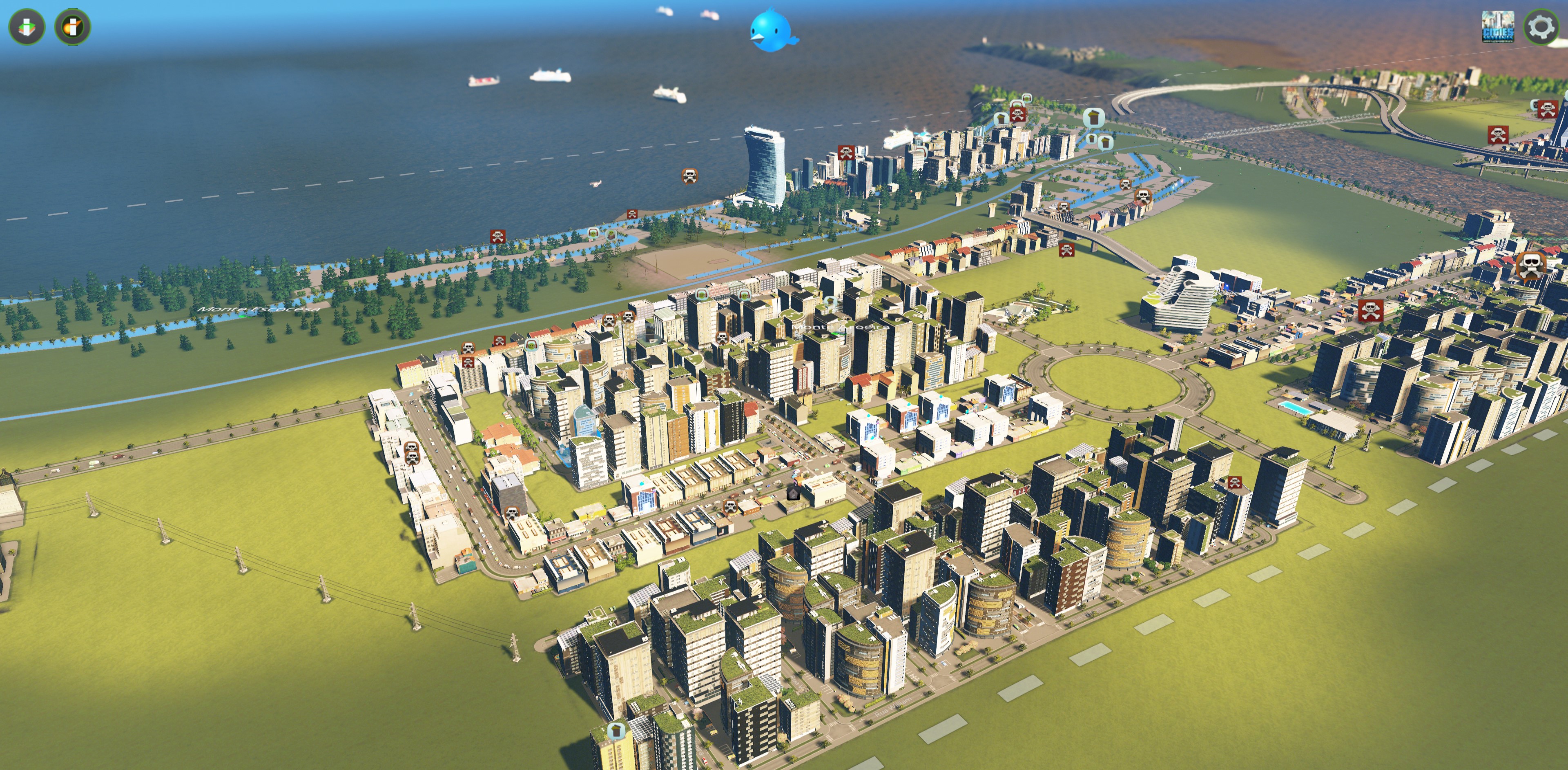Viewport: 1568px width, 770px height.
Task: Select the orange comet mod icon top-left
Action: [x=74, y=27]
